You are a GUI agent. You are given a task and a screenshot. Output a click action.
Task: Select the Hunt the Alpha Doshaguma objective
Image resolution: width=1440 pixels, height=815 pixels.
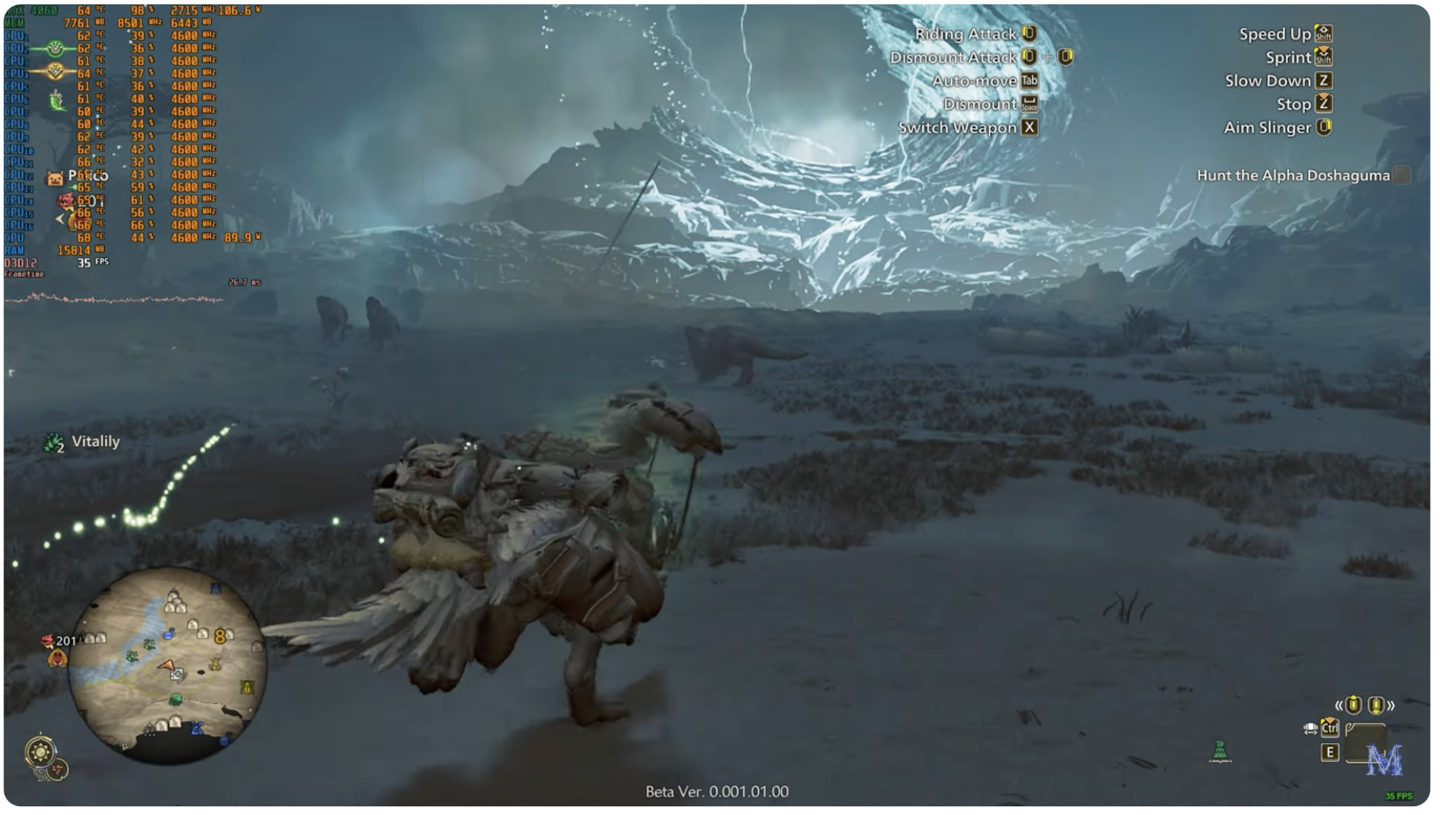1292,175
